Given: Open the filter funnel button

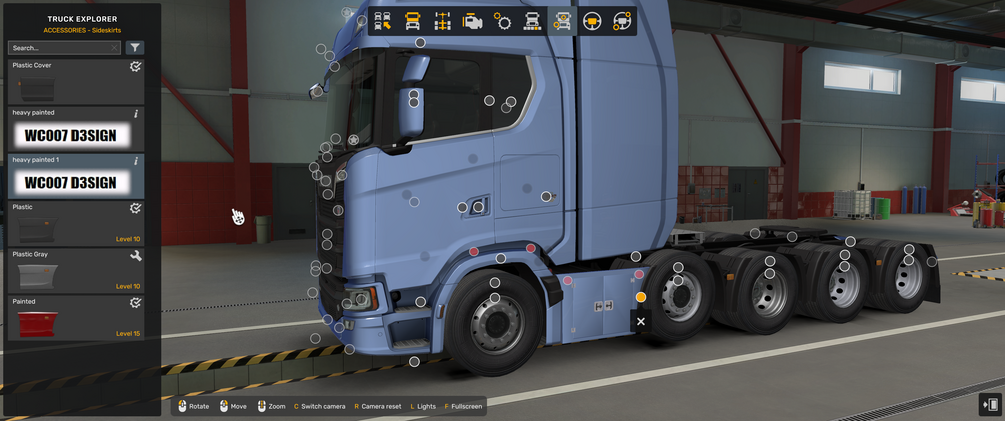Looking at the screenshot, I should click(x=135, y=47).
